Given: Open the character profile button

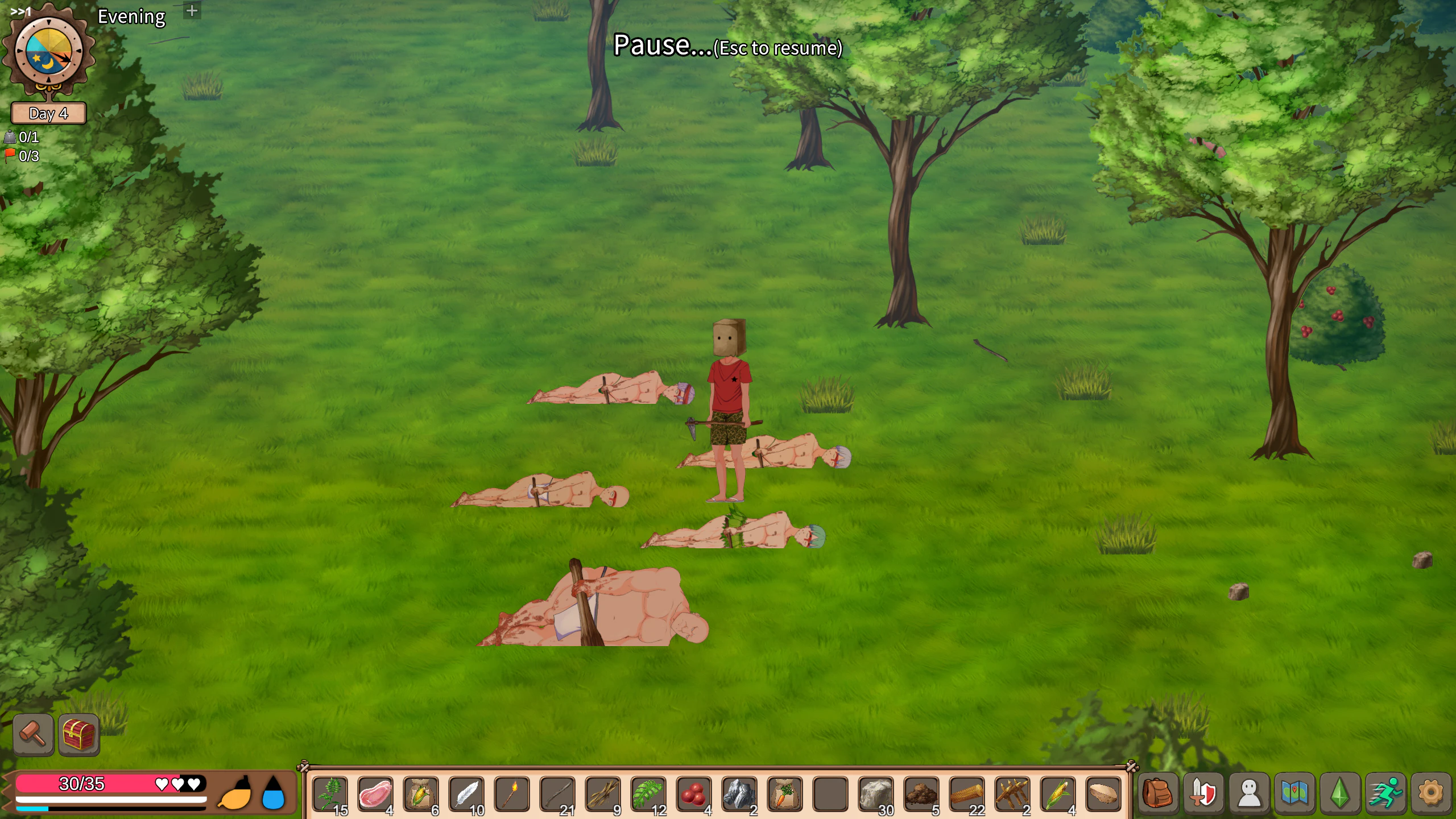Looking at the screenshot, I should 1249,793.
